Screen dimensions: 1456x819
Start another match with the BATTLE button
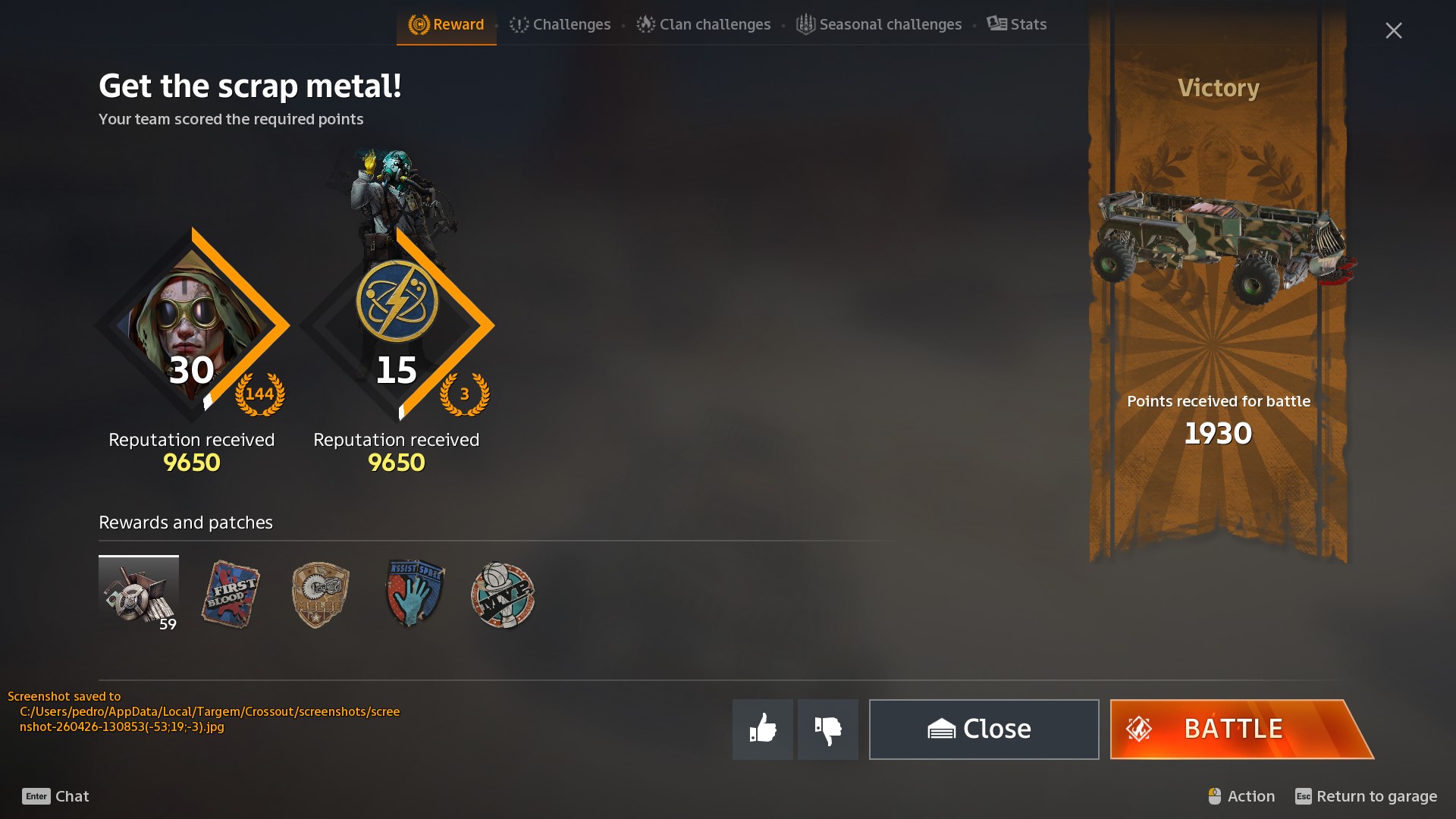click(x=1241, y=729)
